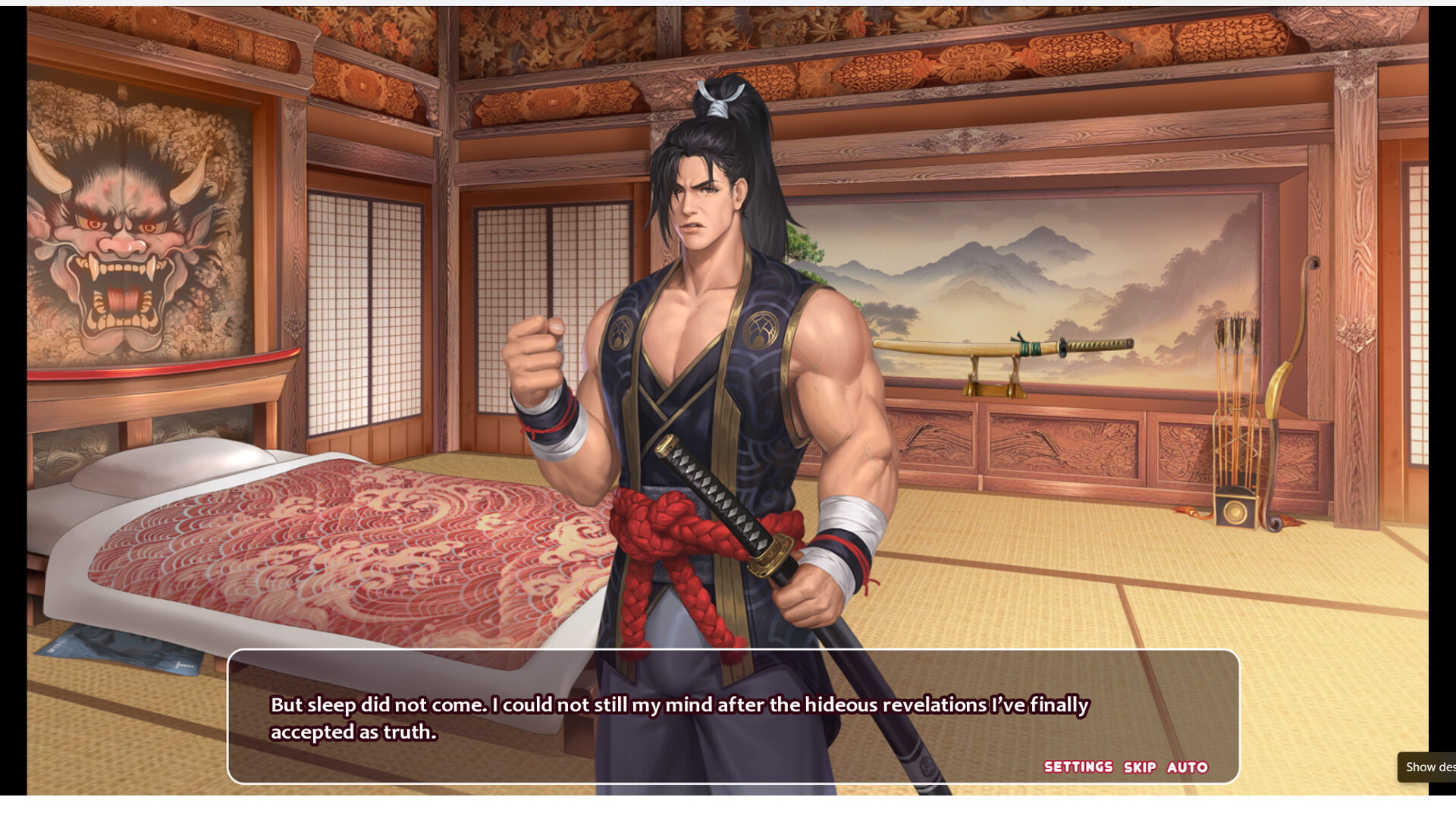This screenshot has width=1456, height=819.
Task: Click the Show description button
Action: click(1429, 767)
